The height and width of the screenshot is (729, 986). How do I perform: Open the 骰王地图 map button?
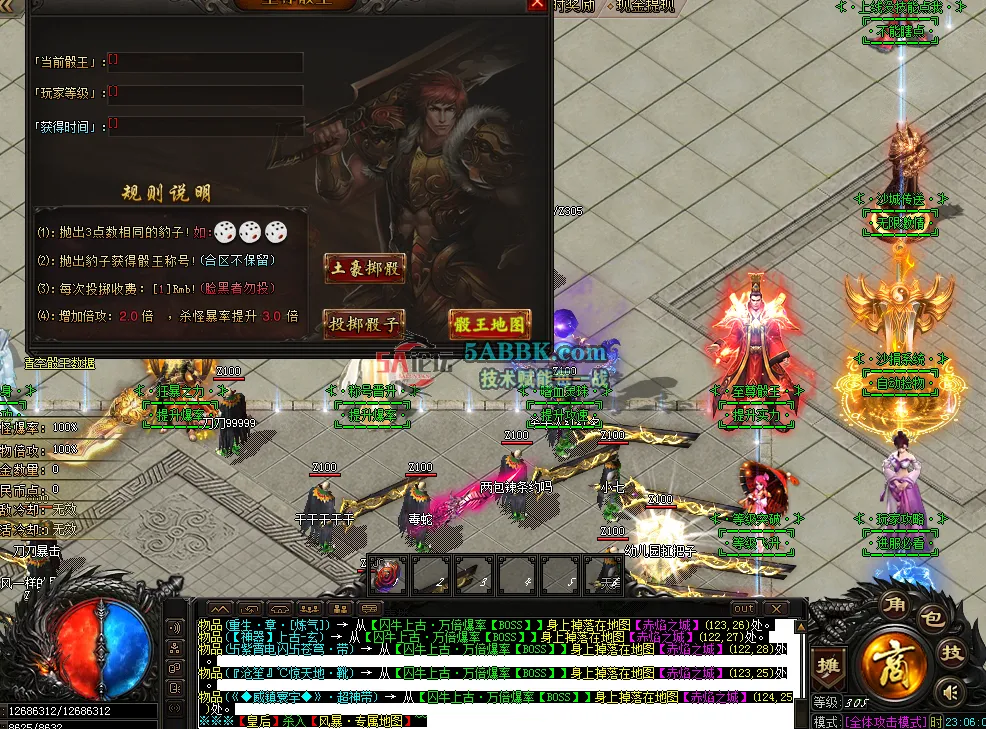point(489,324)
